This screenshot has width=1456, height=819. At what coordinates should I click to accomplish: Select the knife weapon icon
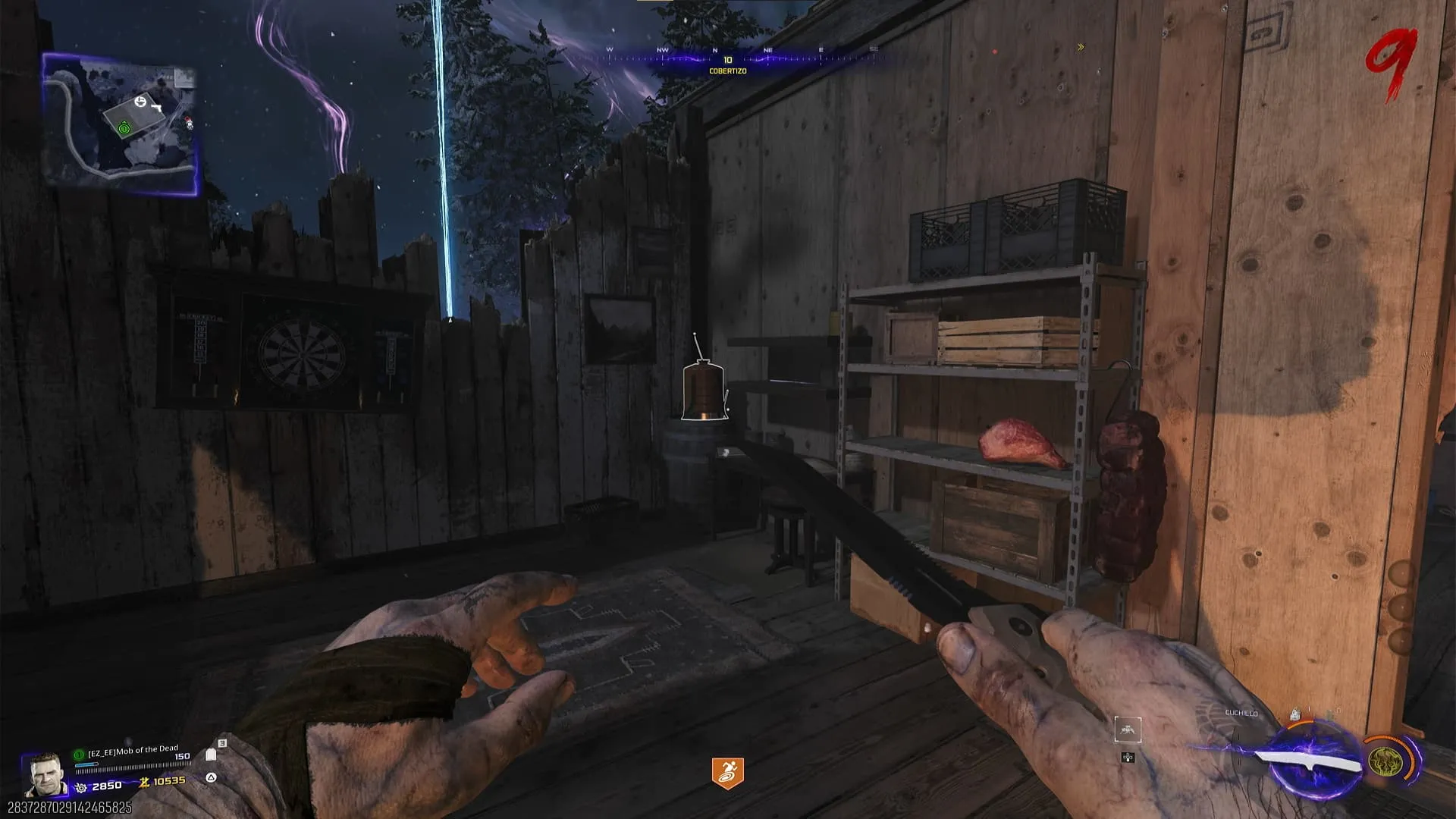pos(1308,762)
